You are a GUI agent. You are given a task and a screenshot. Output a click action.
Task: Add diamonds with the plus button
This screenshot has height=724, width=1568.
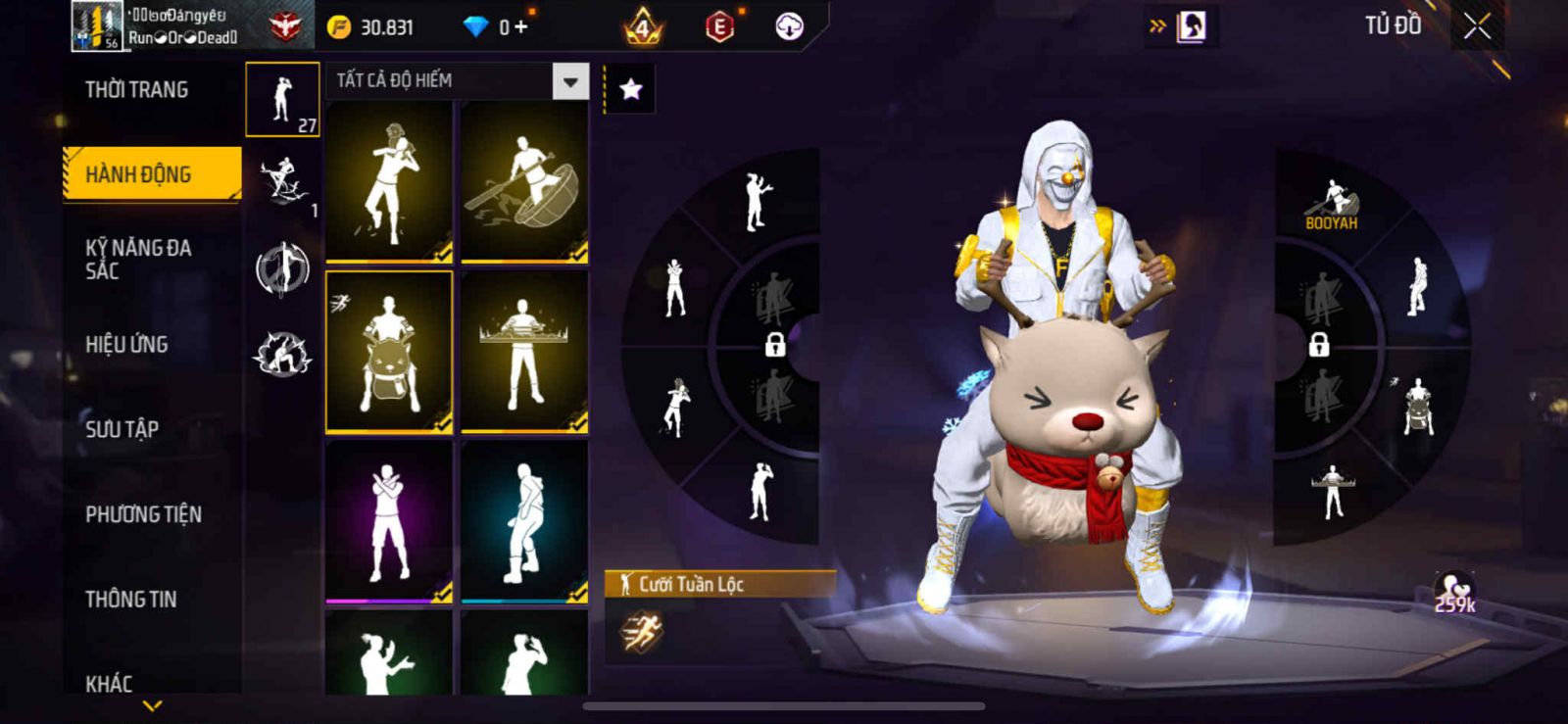point(520,27)
